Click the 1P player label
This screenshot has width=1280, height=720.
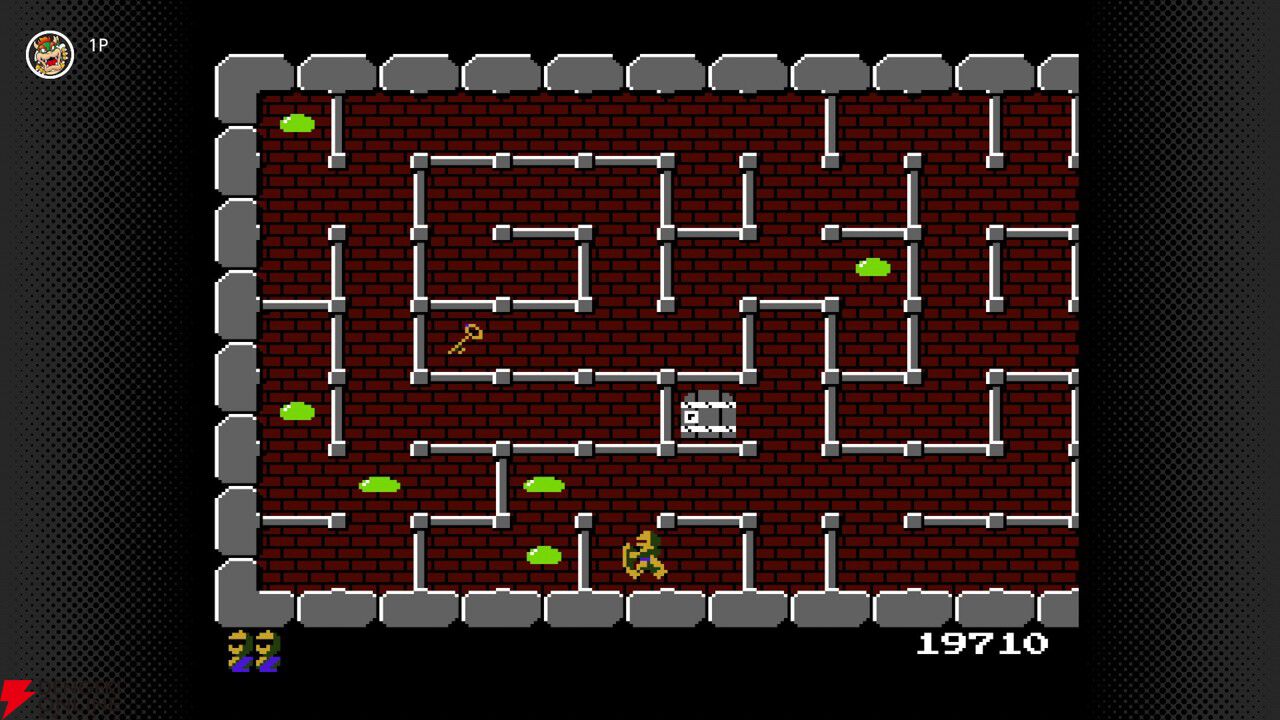[99, 45]
